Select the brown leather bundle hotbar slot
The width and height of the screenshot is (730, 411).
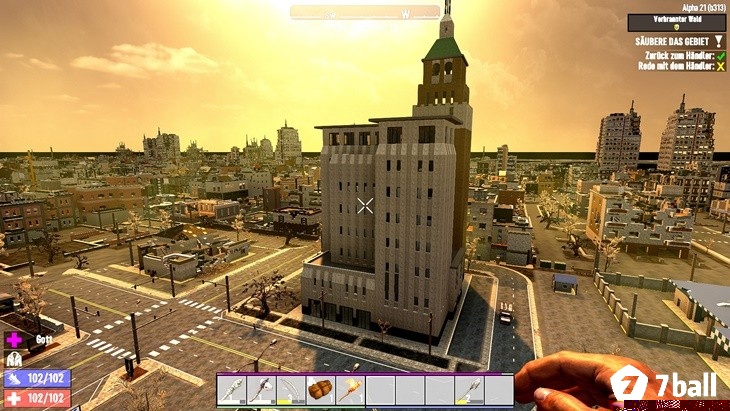tap(321, 390)
